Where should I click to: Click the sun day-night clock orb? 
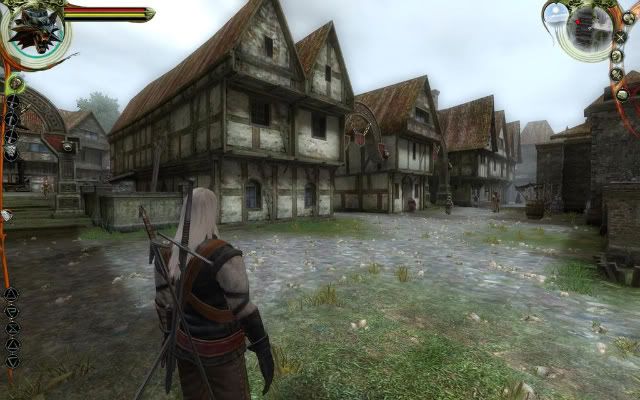tap(556, 13)
